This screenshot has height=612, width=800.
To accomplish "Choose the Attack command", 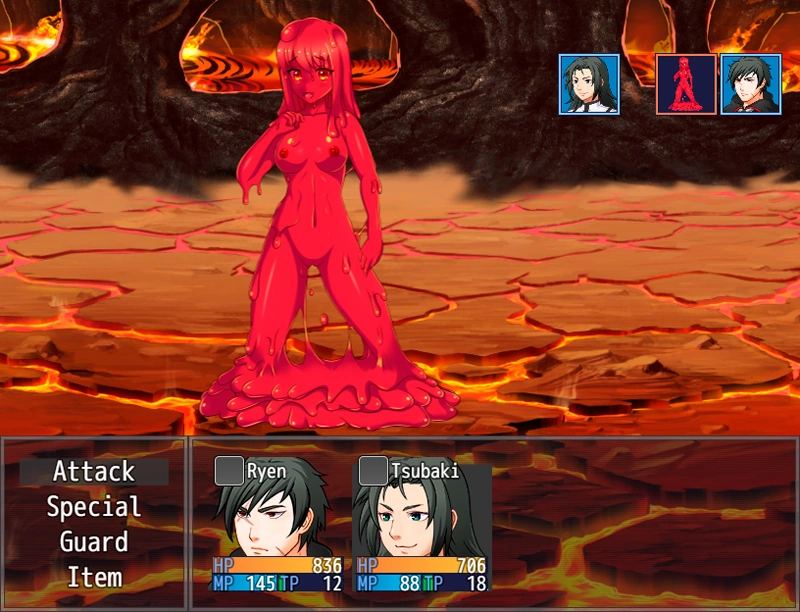I will [x=93, y=471].
